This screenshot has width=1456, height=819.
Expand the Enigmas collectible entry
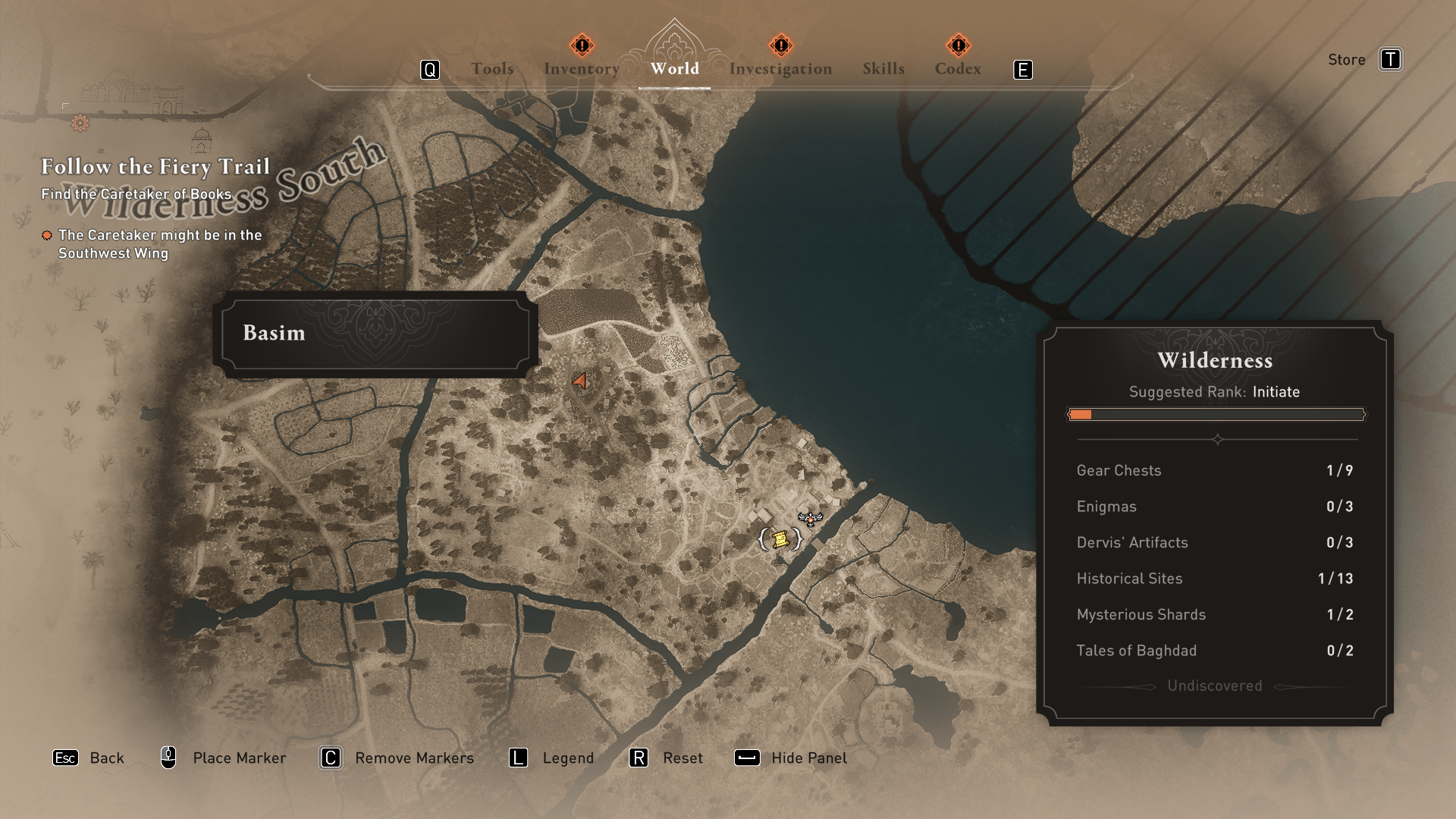coord(1106,507)
